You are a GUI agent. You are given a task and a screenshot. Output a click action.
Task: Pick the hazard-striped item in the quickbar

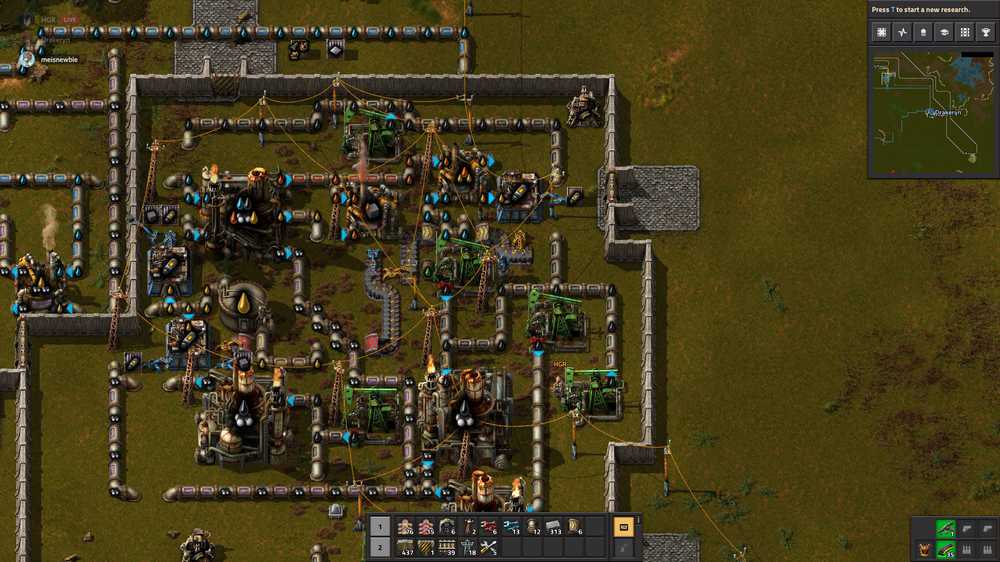coord(426,547)
